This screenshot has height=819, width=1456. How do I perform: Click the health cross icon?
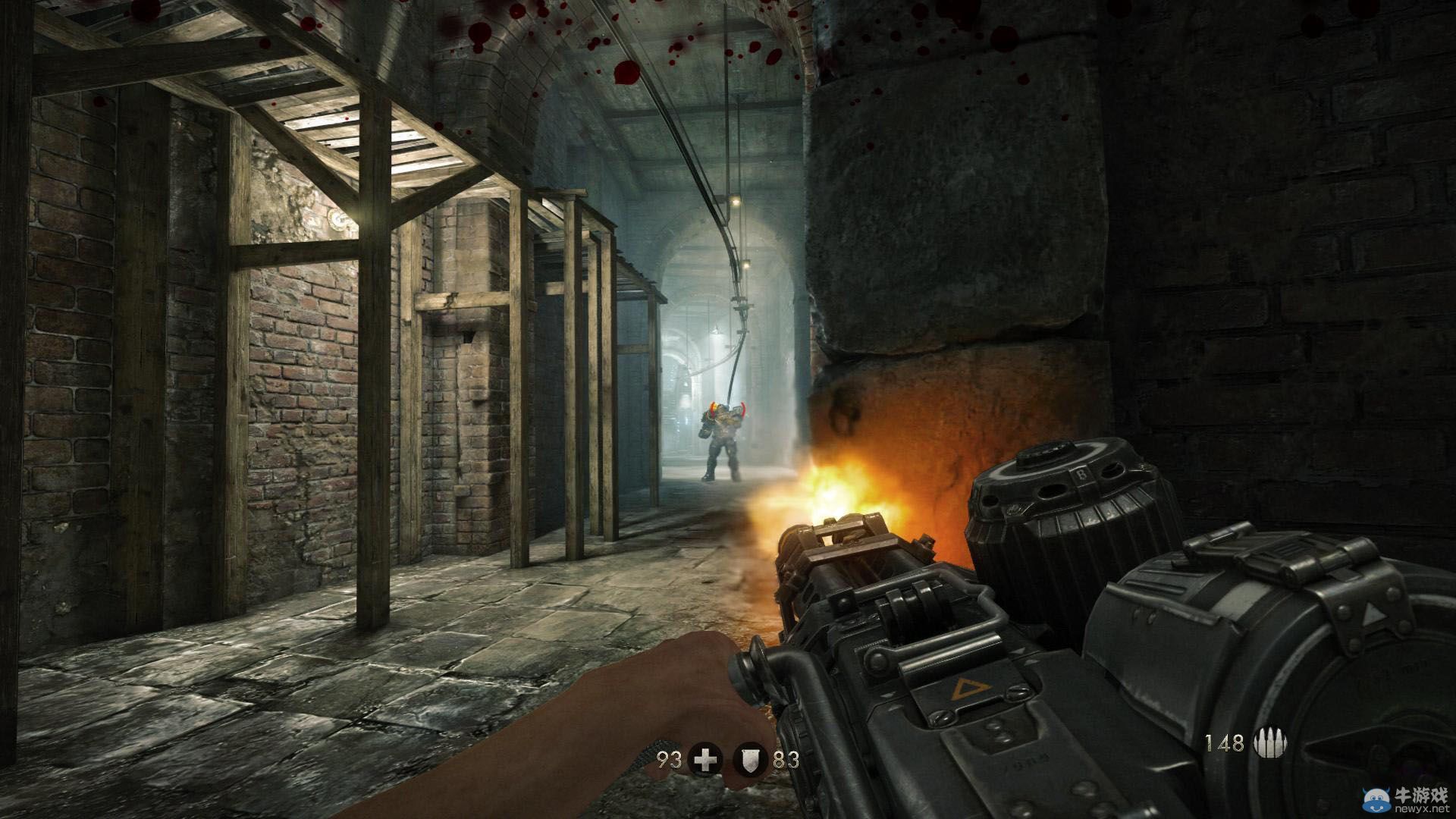[x=705, y=761]
